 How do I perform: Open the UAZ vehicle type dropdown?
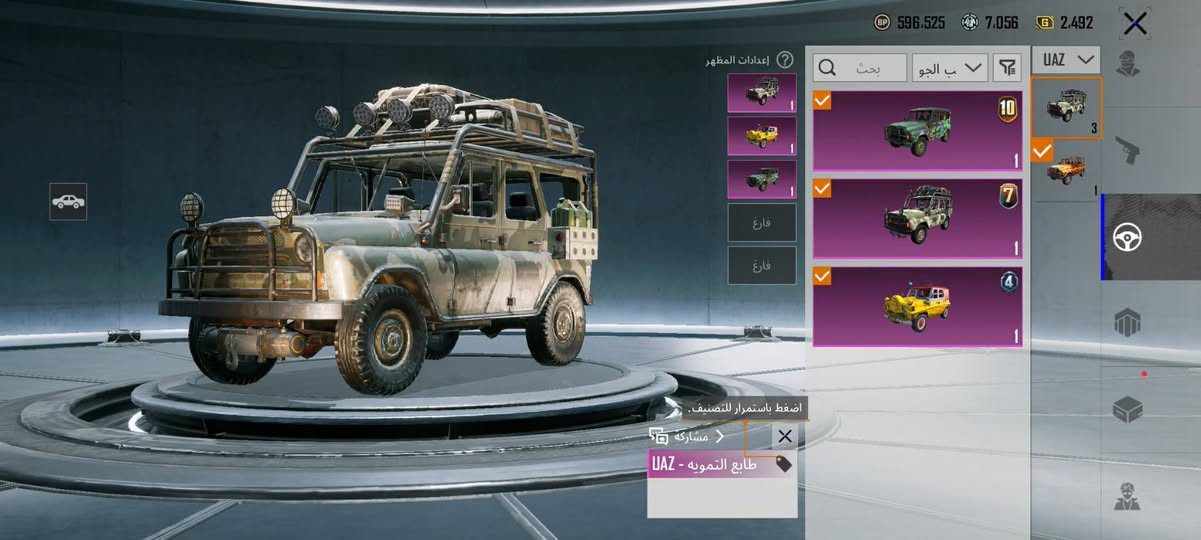pos(1065,60)
